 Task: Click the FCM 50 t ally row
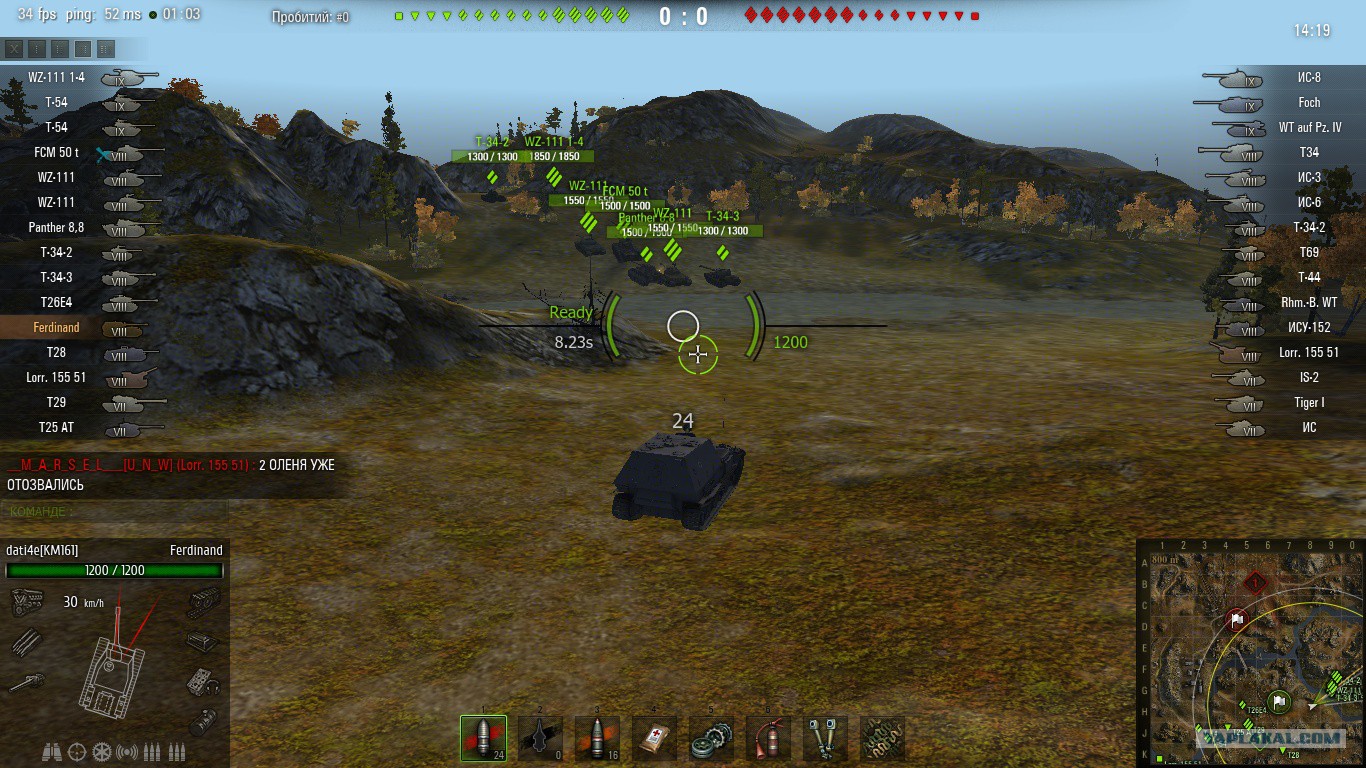57,152
